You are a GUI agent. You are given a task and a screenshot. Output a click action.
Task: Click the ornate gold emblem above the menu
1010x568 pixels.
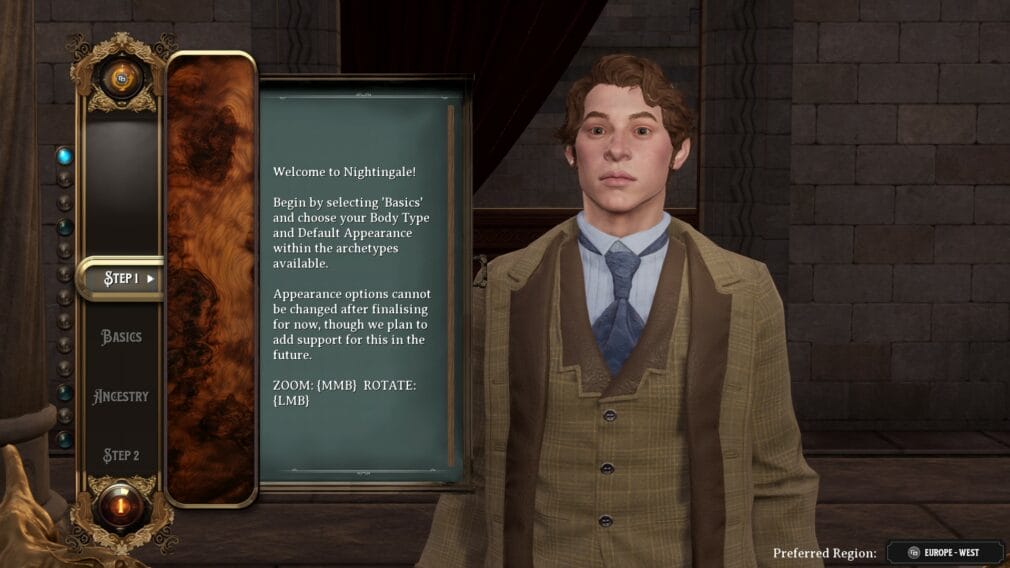122,74
